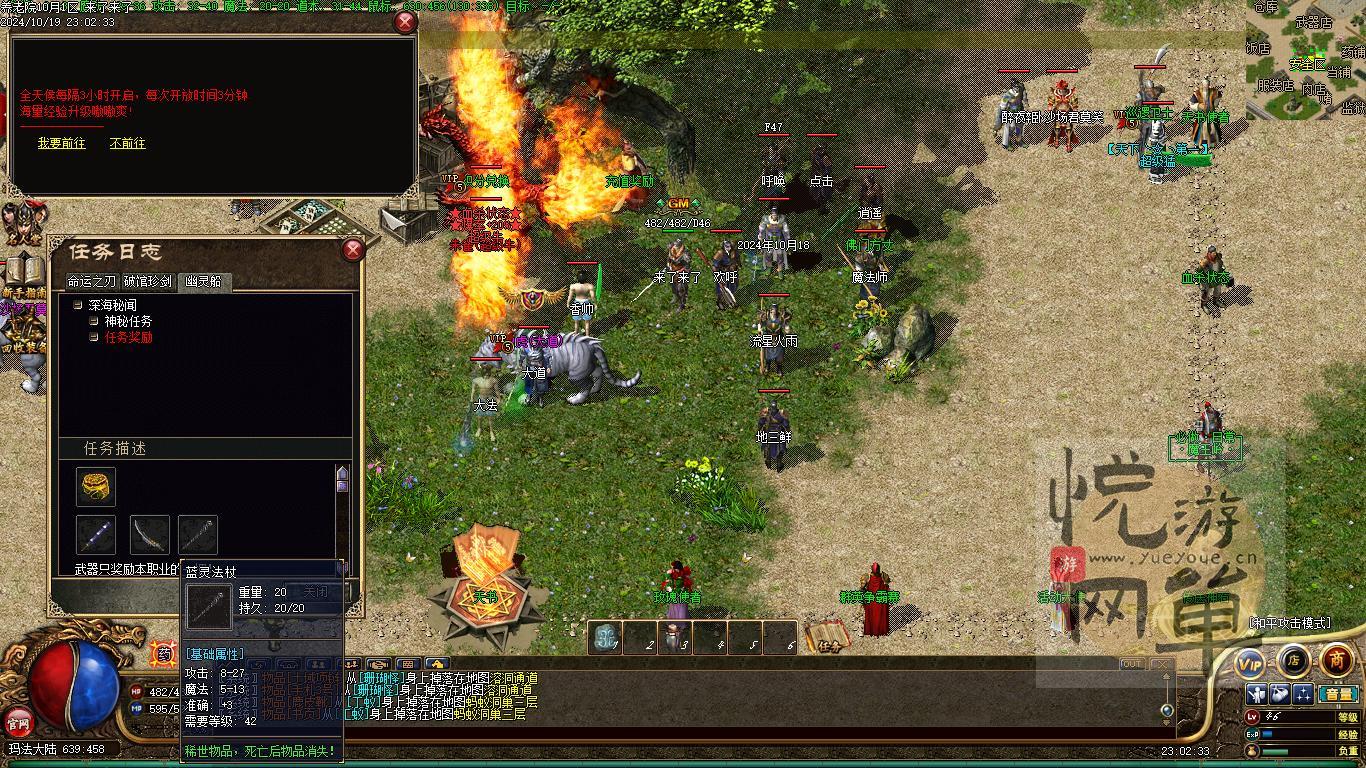Image resolution: width=1366 pixels, height=768 pixels.
Task: Select the 幽灵船 quest tab
Action: (x=204, y=282)
